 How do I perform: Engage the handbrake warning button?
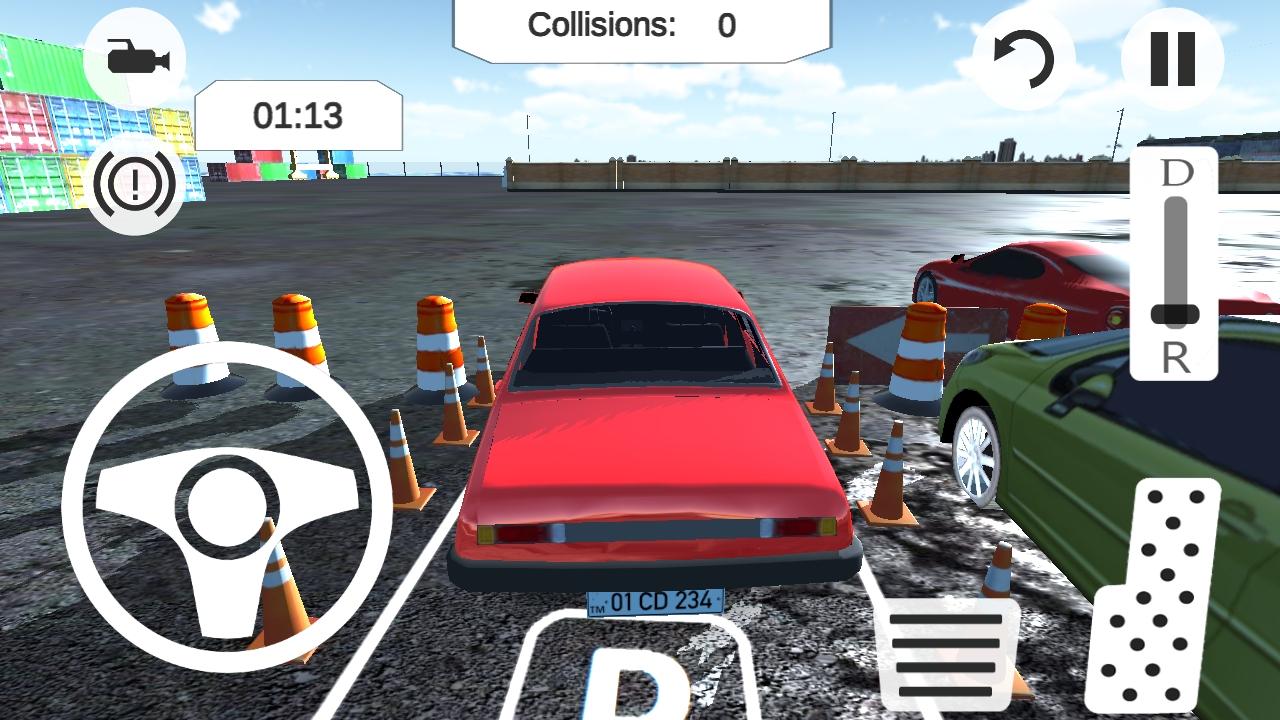click(135, 184)
